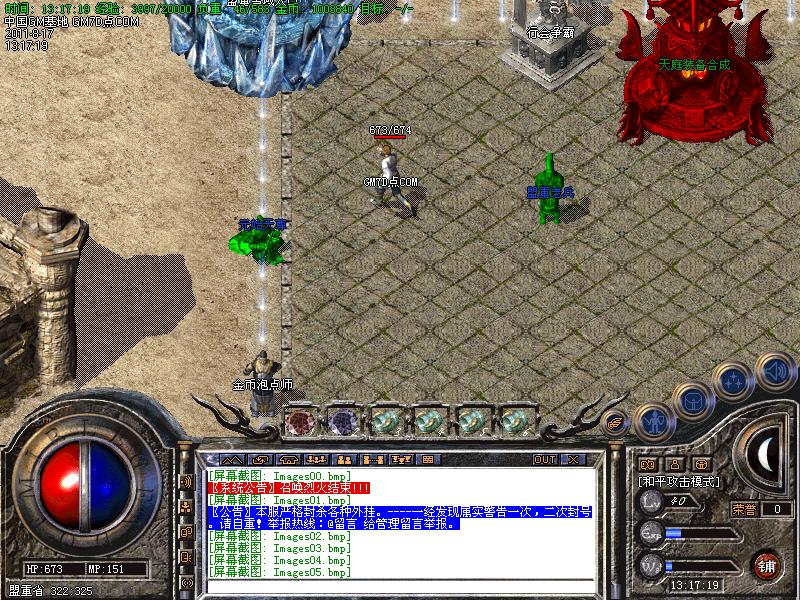This screenshot has height=600, width=800.
Task: Click the person icon above the attack mode
Action: point(674,464)
